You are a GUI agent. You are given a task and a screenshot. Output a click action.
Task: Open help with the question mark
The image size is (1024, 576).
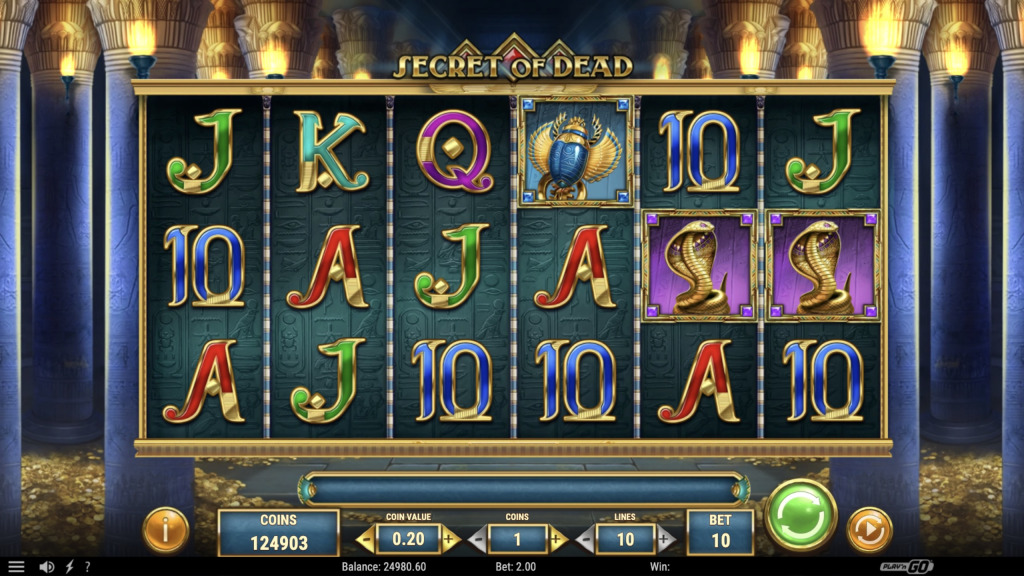87,567
